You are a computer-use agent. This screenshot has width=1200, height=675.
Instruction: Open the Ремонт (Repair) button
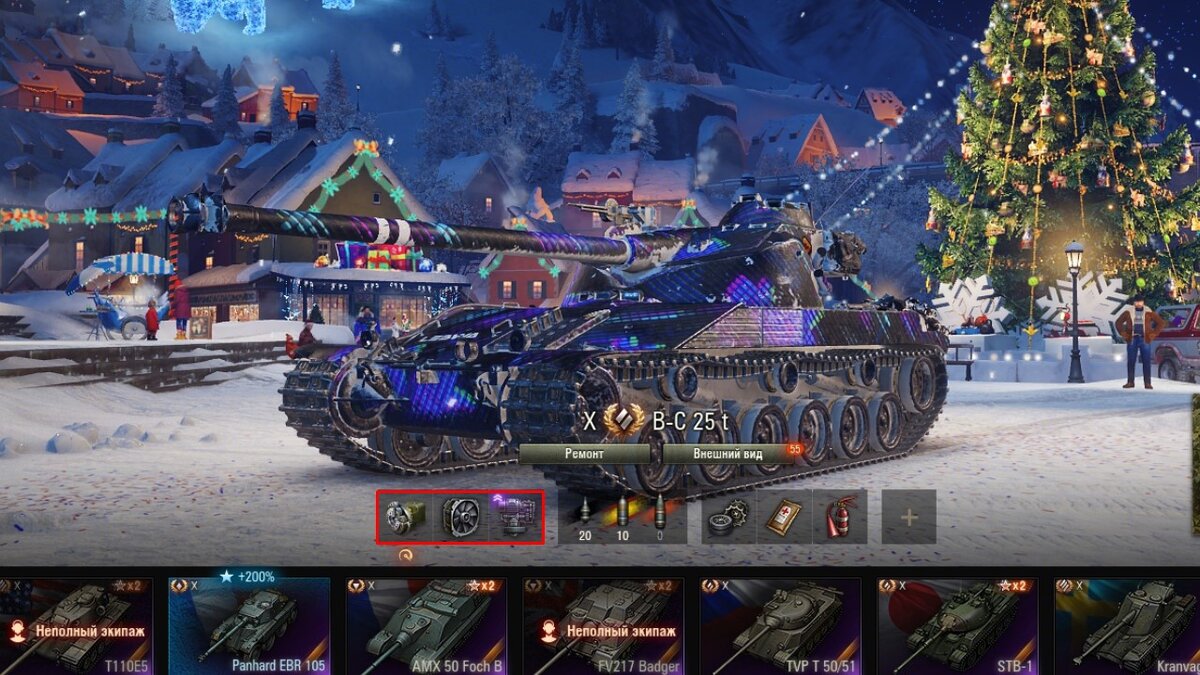(x=584, y=453)
